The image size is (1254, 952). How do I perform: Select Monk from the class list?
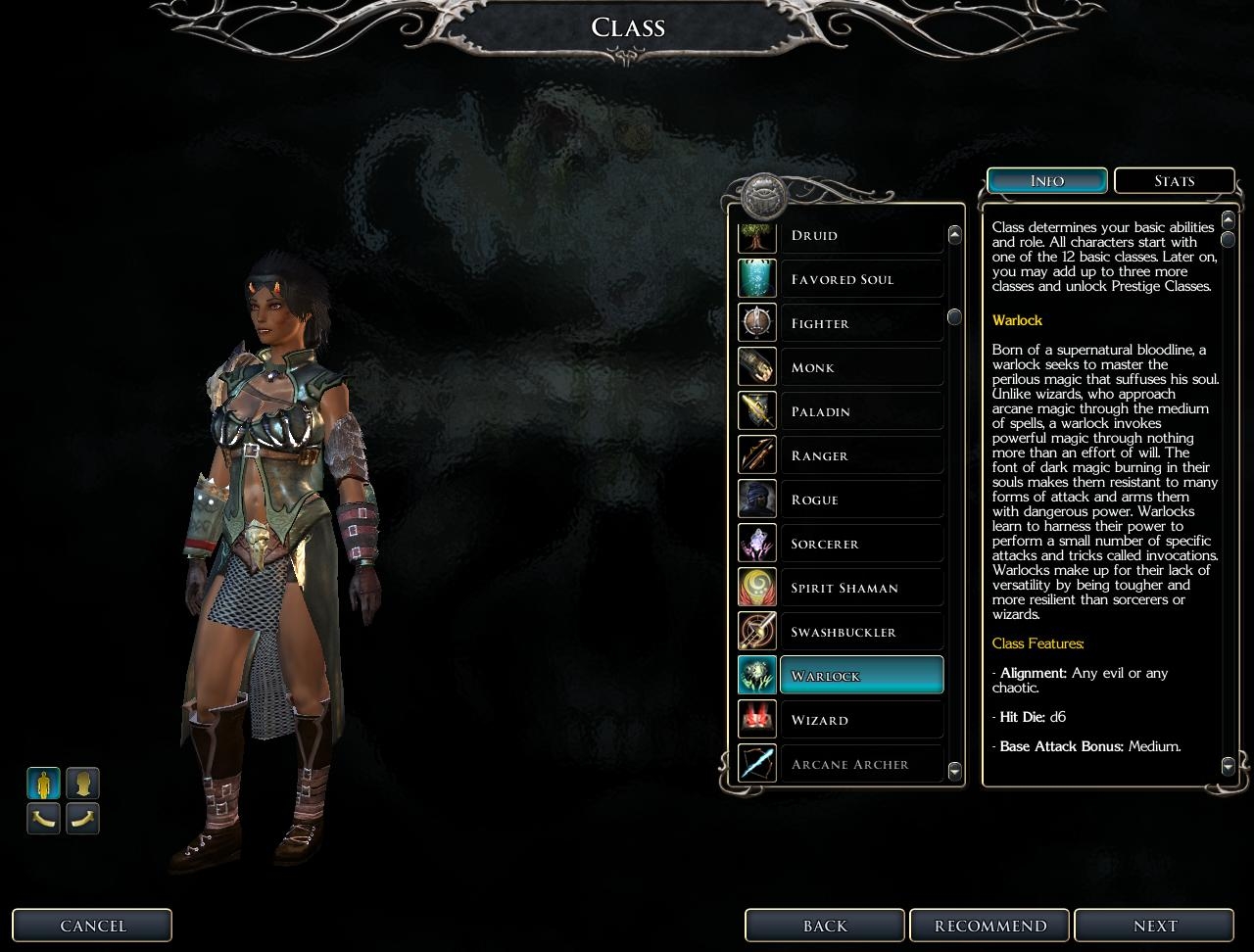pyautogui.click(x=860, y=368)
